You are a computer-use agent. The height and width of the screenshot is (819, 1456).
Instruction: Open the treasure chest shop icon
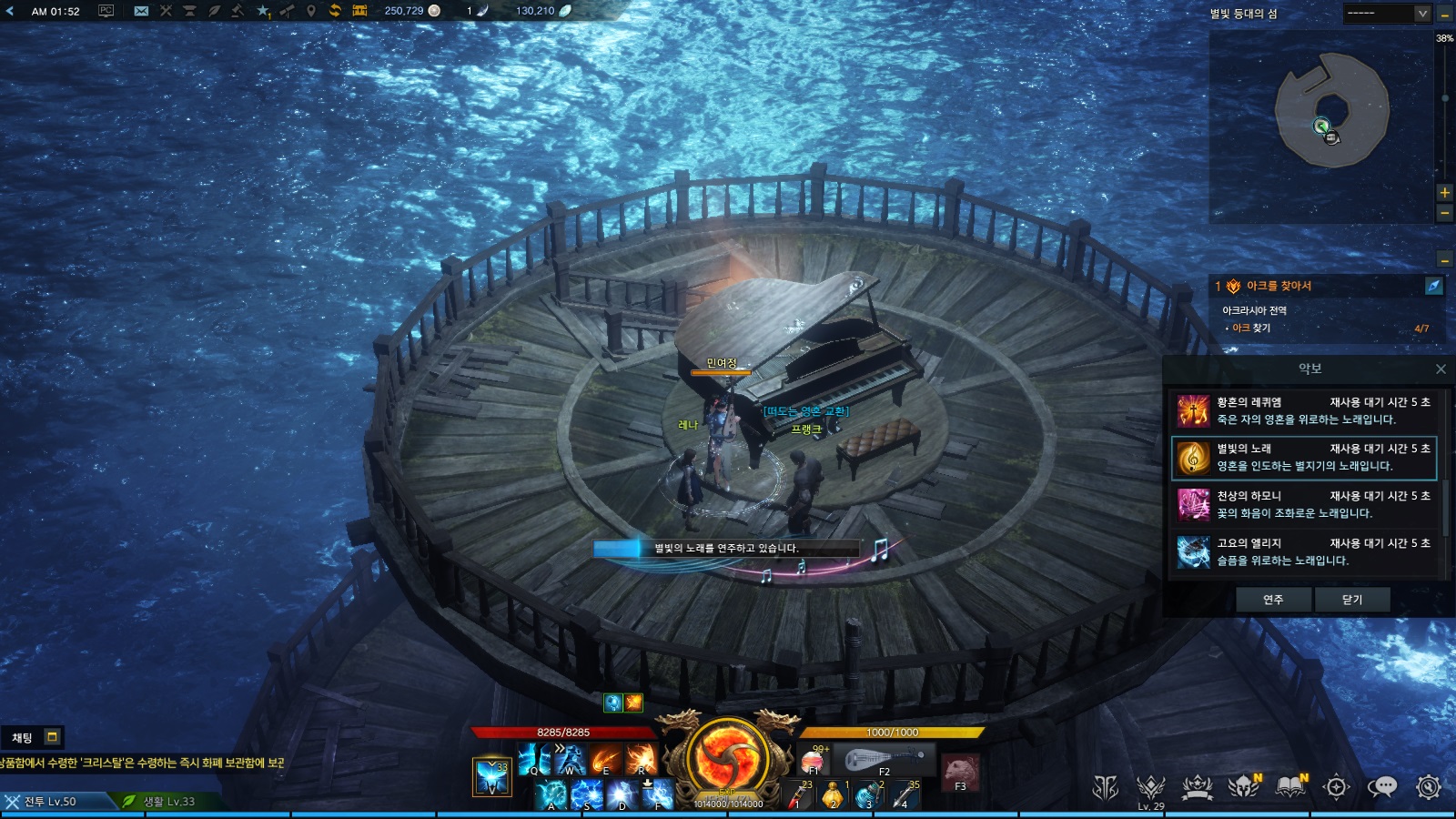point(359,11)
